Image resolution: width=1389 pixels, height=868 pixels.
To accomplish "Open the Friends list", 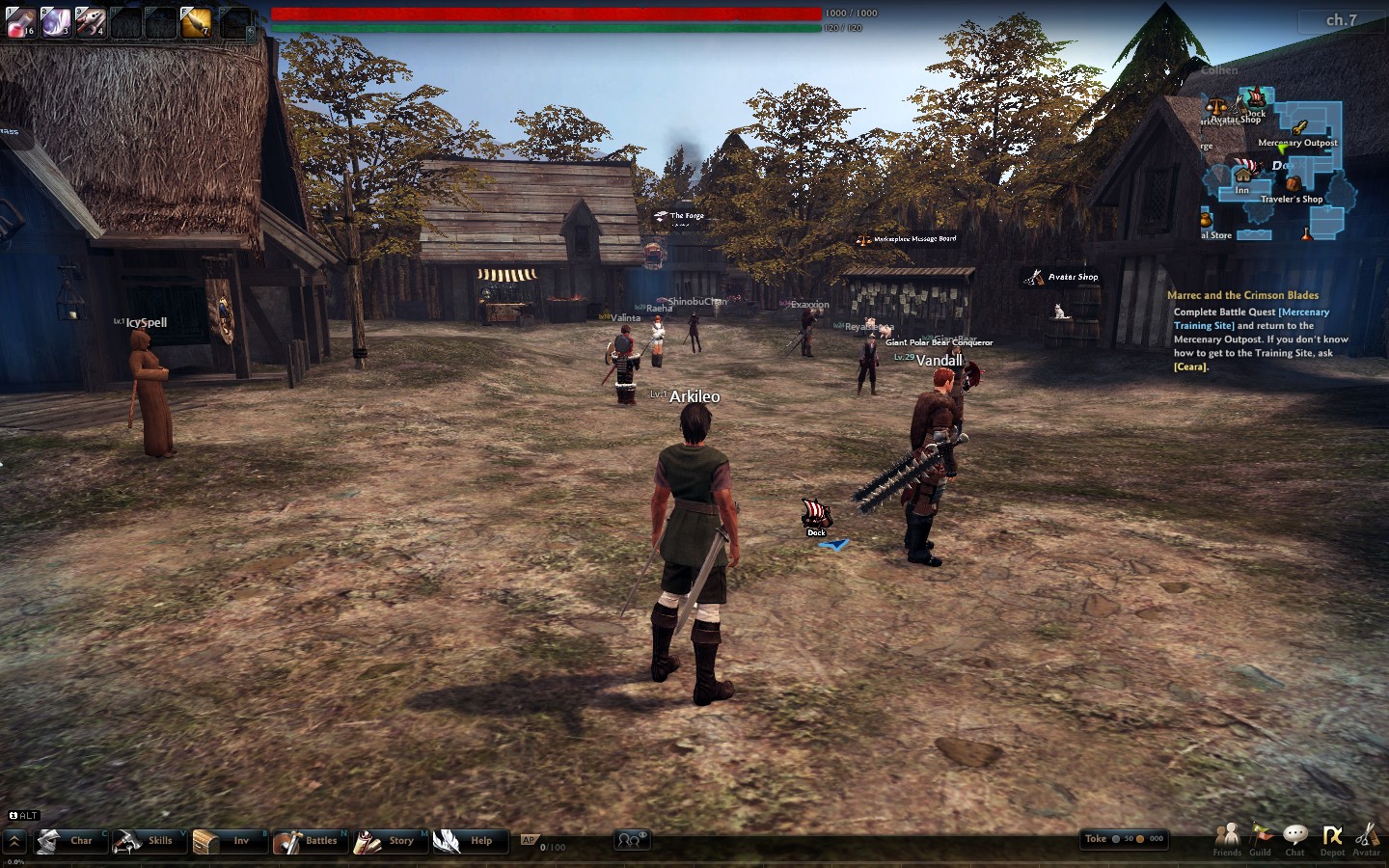I will coord(1227,839).
